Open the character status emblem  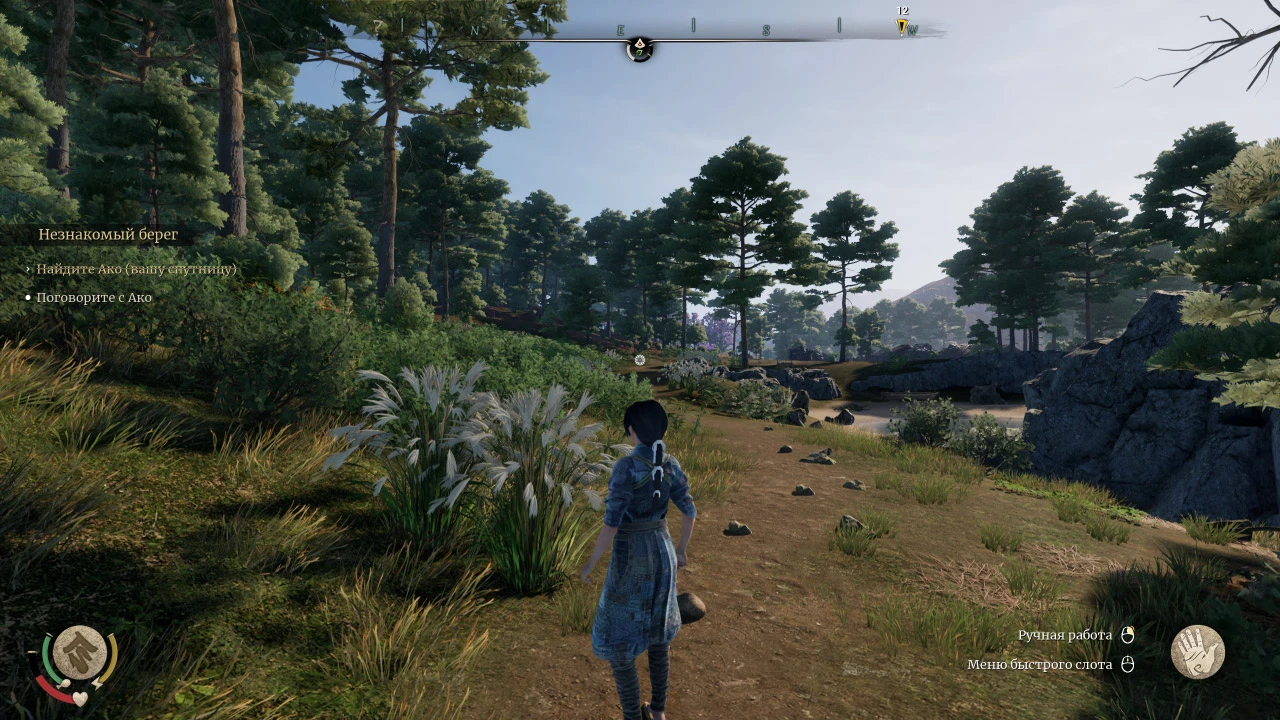pyautogui.click(x=80, y=653)
